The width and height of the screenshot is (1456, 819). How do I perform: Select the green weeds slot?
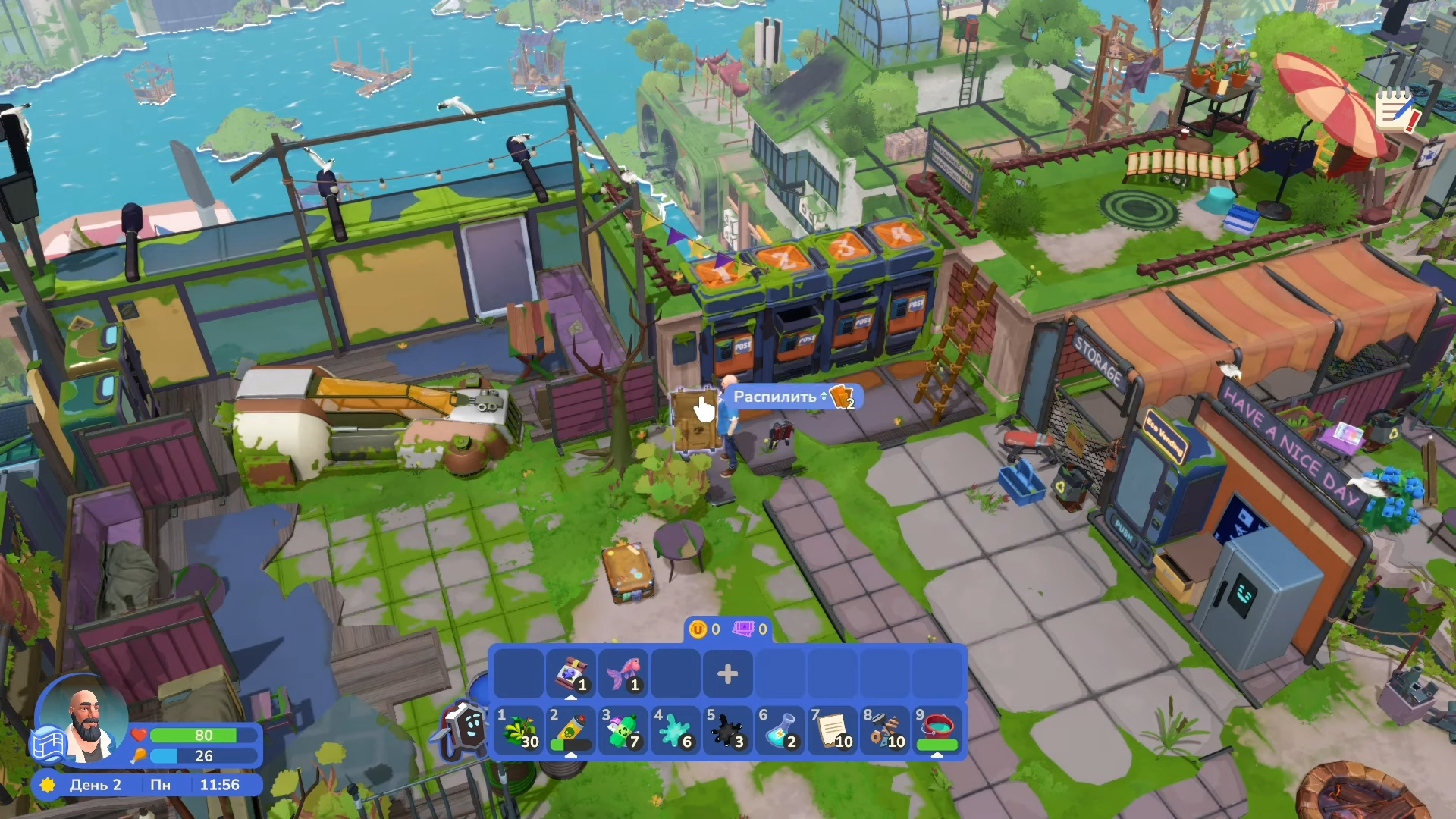[x=519, y=731]
